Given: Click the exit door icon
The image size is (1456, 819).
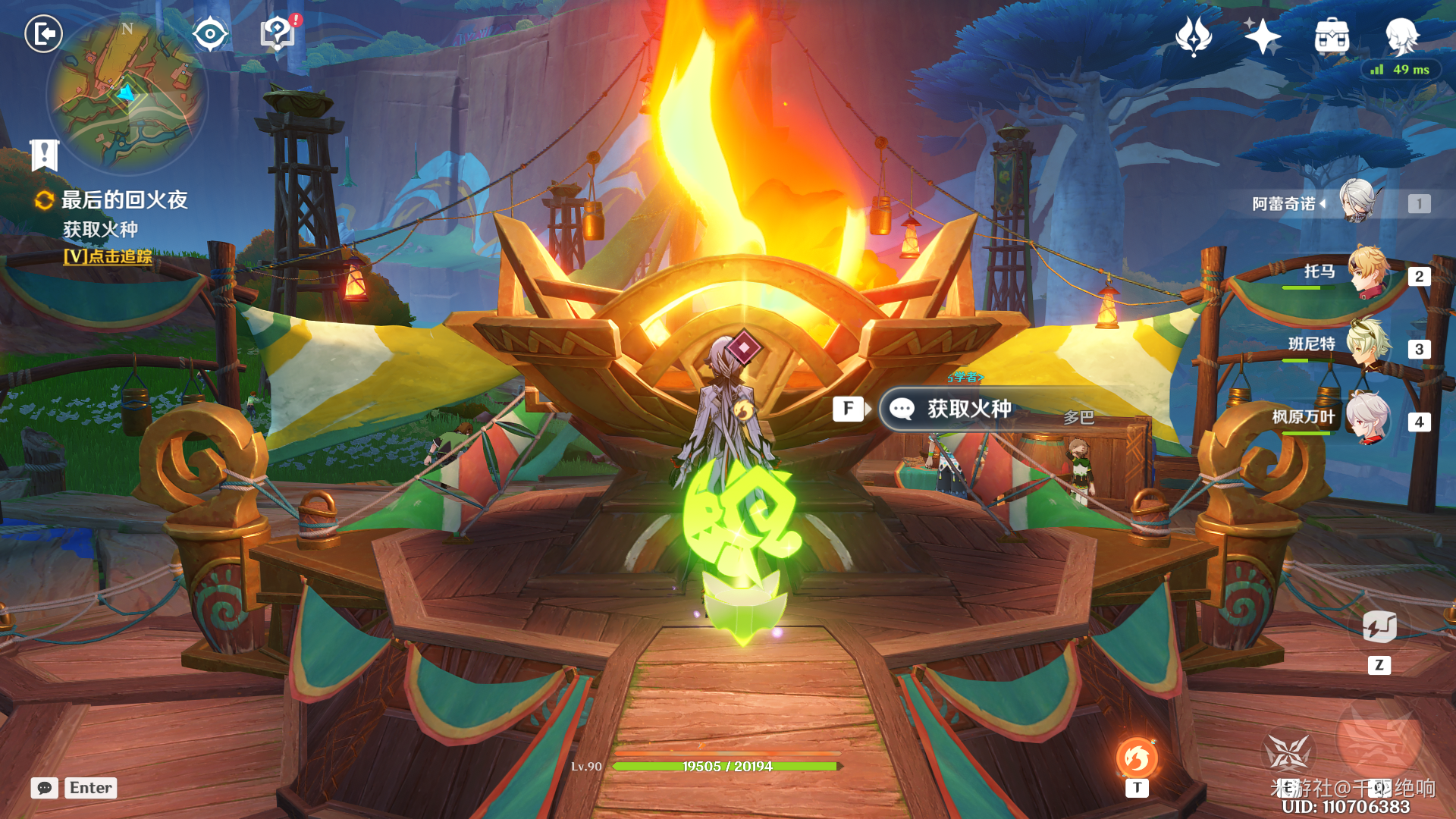Looking at the screenshot, I should tap(43, 34).
